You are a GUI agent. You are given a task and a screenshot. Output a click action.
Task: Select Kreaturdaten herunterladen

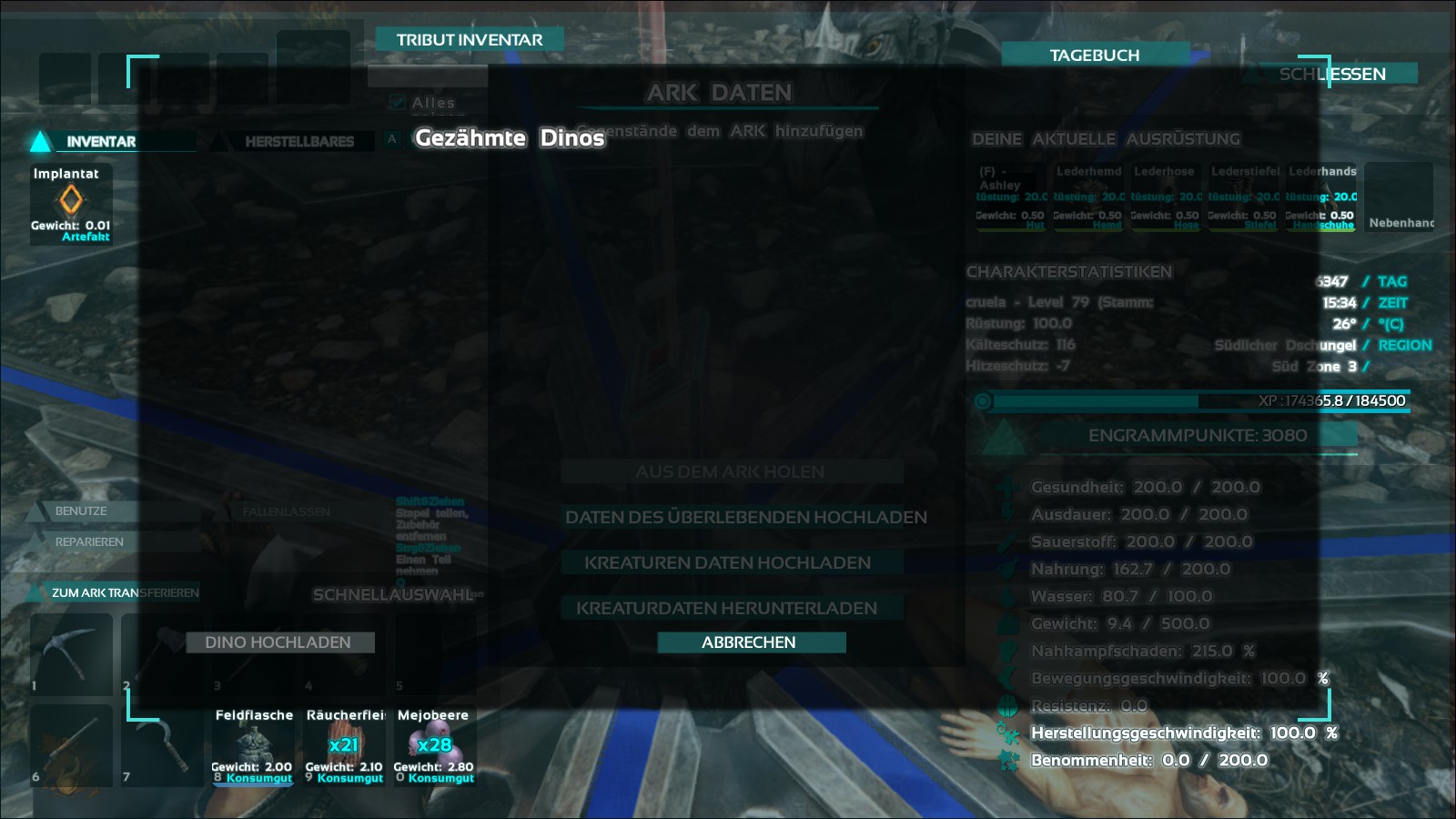coord(726,608)
